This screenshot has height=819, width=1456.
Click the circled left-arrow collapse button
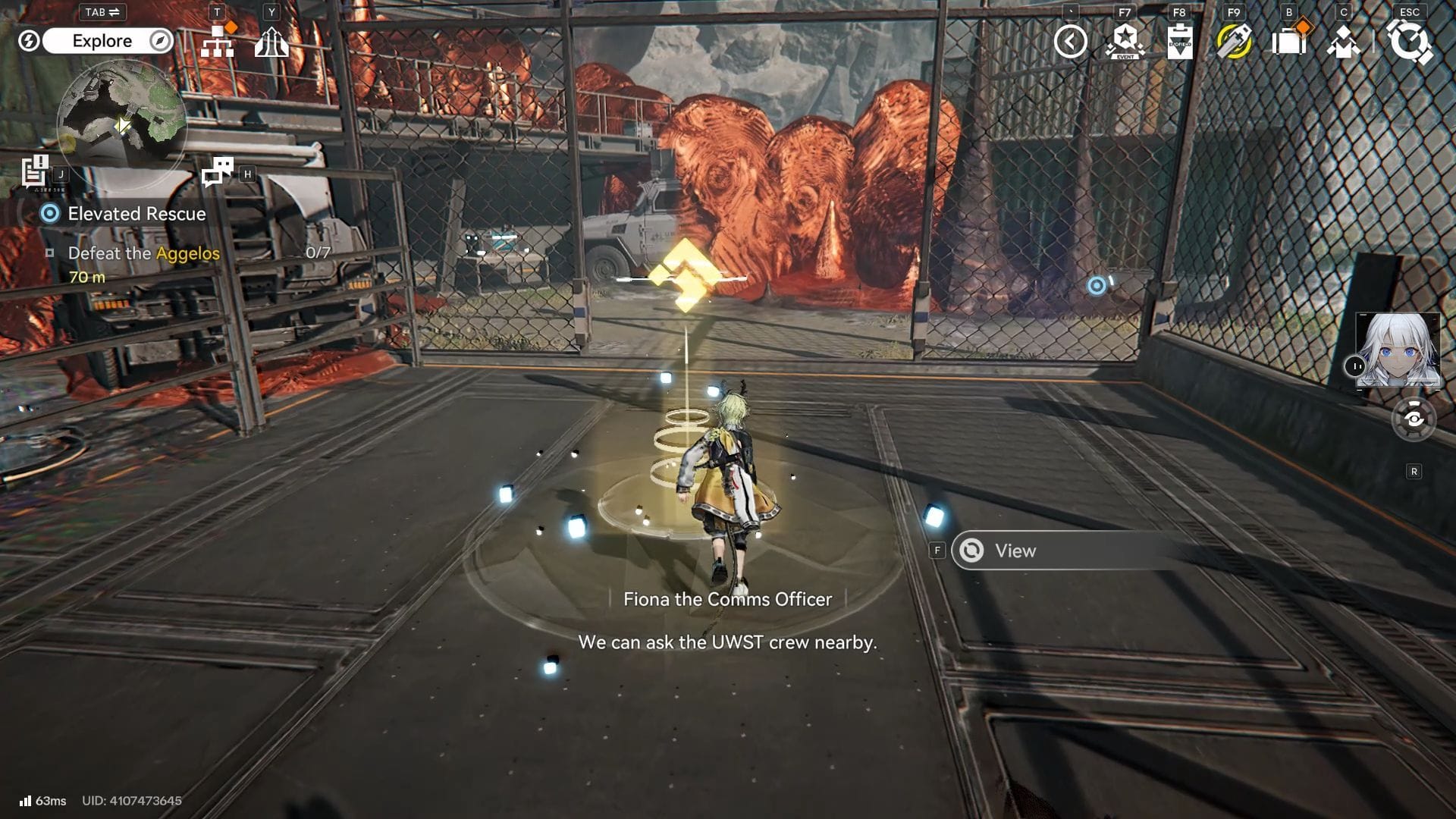pyautogui.click(x=1070, y=42)
